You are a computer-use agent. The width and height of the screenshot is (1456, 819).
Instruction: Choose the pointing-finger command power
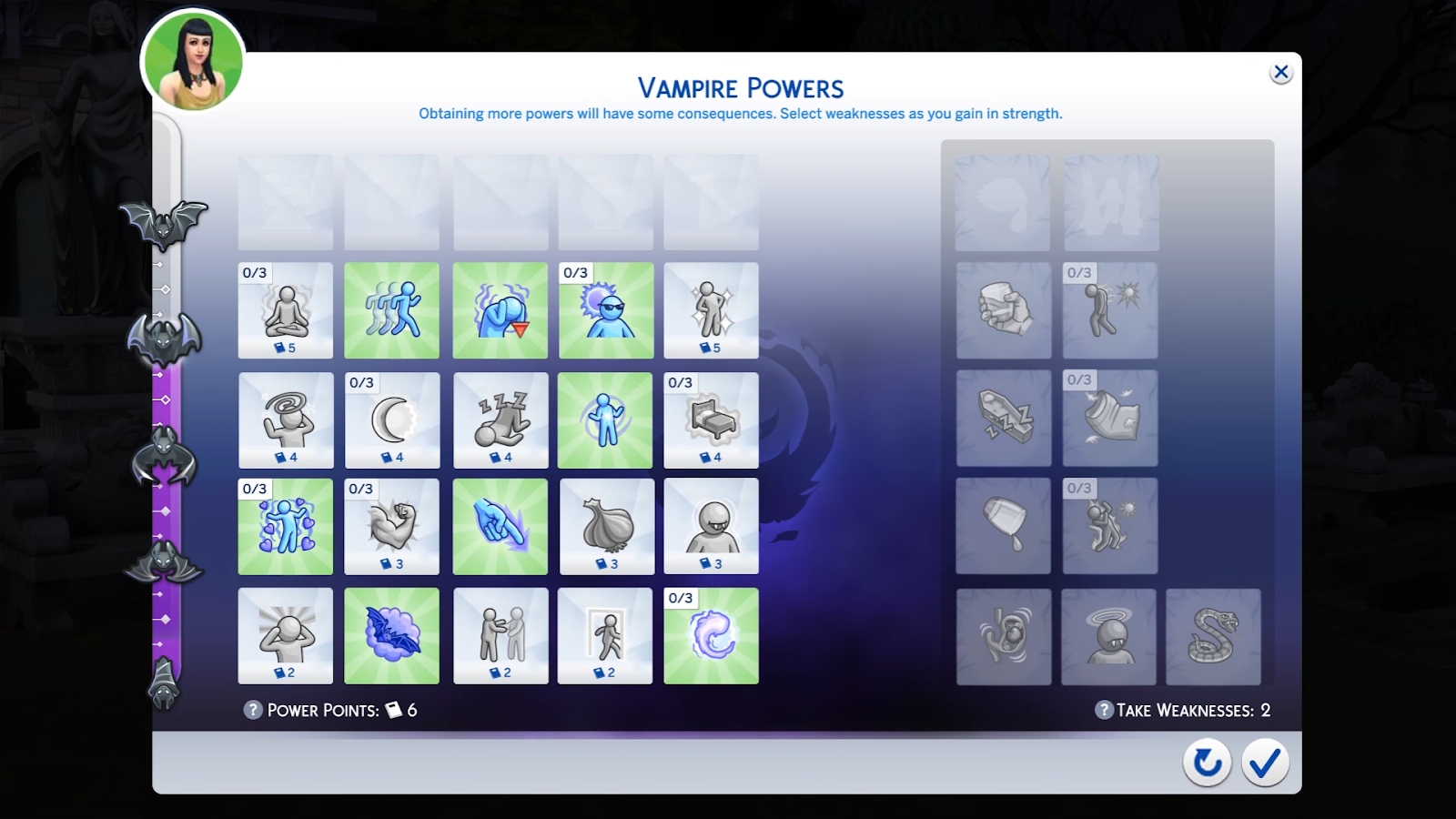[500, 526]
